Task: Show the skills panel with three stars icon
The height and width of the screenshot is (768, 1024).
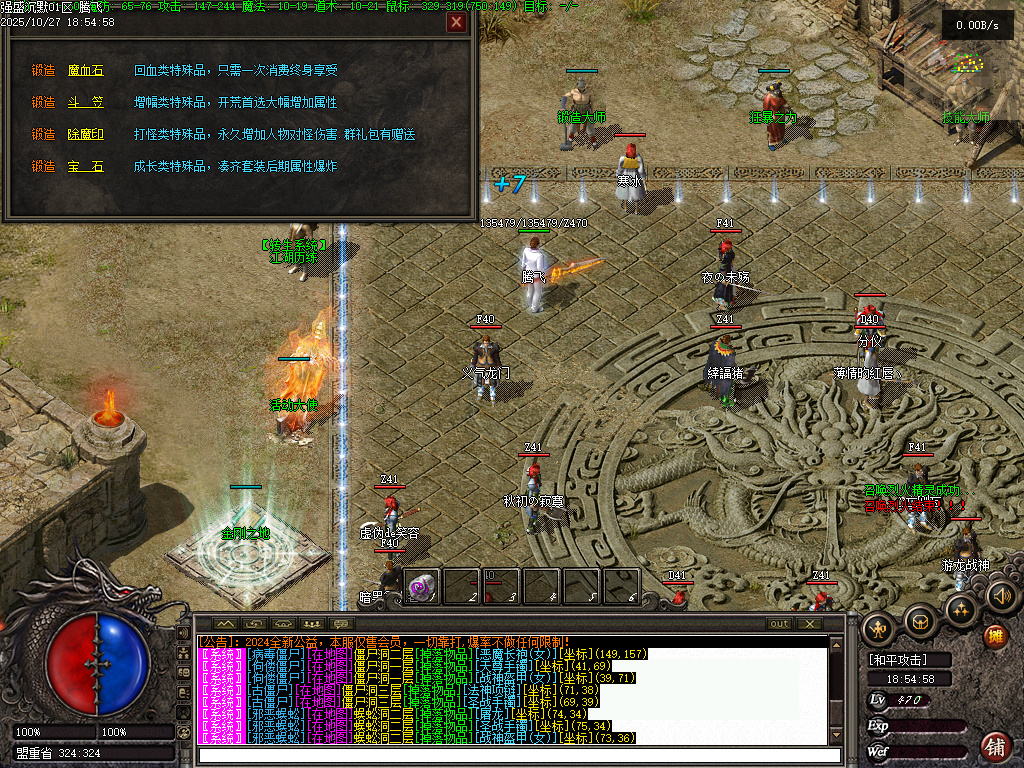Action: [x=960, y=609]
